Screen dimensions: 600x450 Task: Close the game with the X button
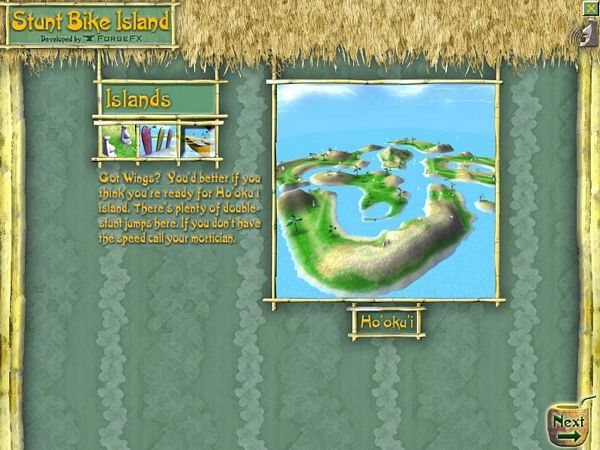591,6
